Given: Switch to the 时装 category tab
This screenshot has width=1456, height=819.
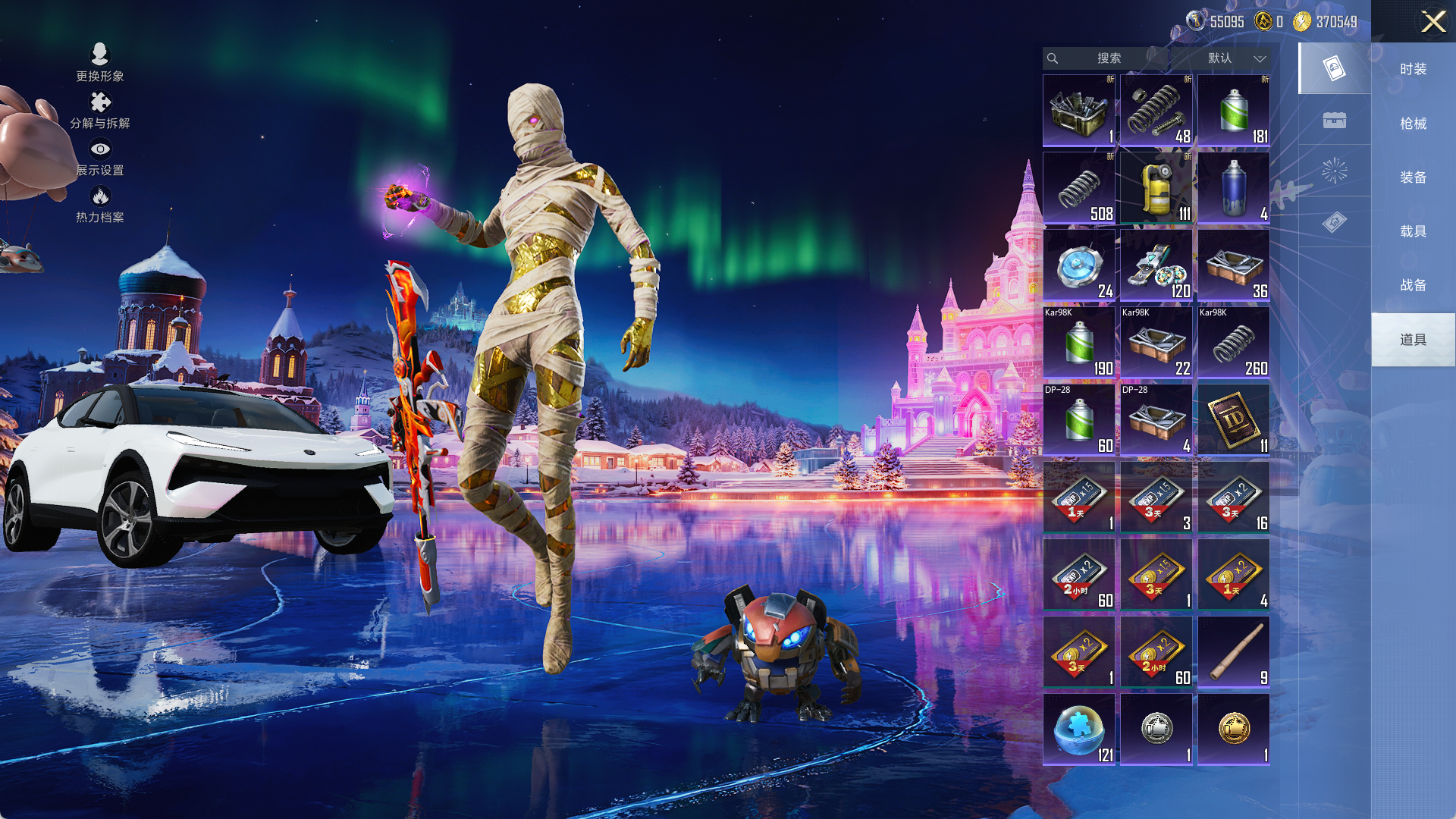Looking at the screenshot, I should click(x=1413, y=69).
